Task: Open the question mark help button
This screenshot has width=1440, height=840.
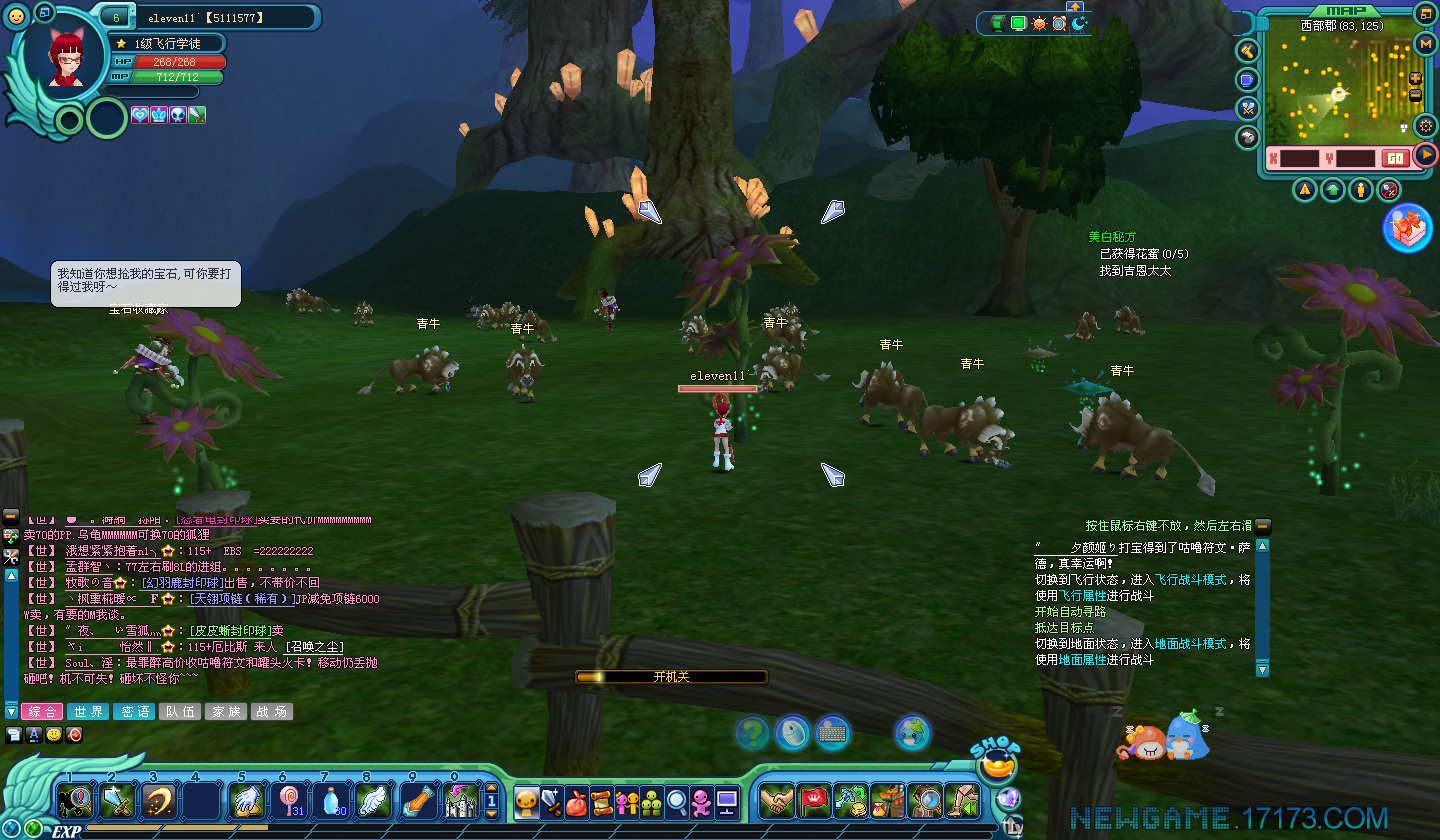Action: (x=752, y=734)
